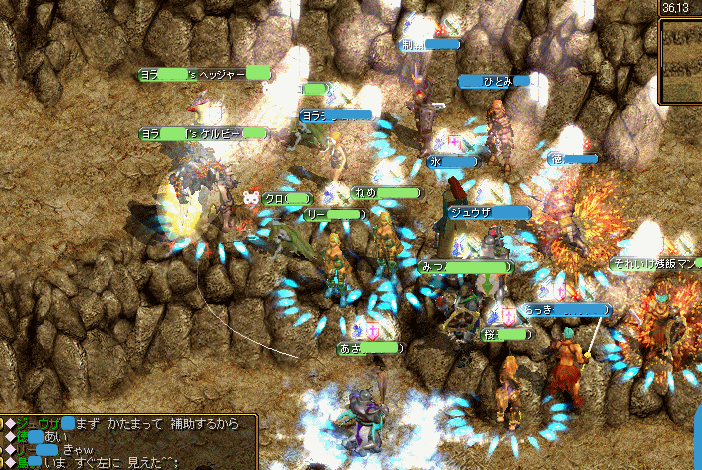702x470 pixels.
Task: Click the minimap in the corner
Action: click(x=681, y=60)
